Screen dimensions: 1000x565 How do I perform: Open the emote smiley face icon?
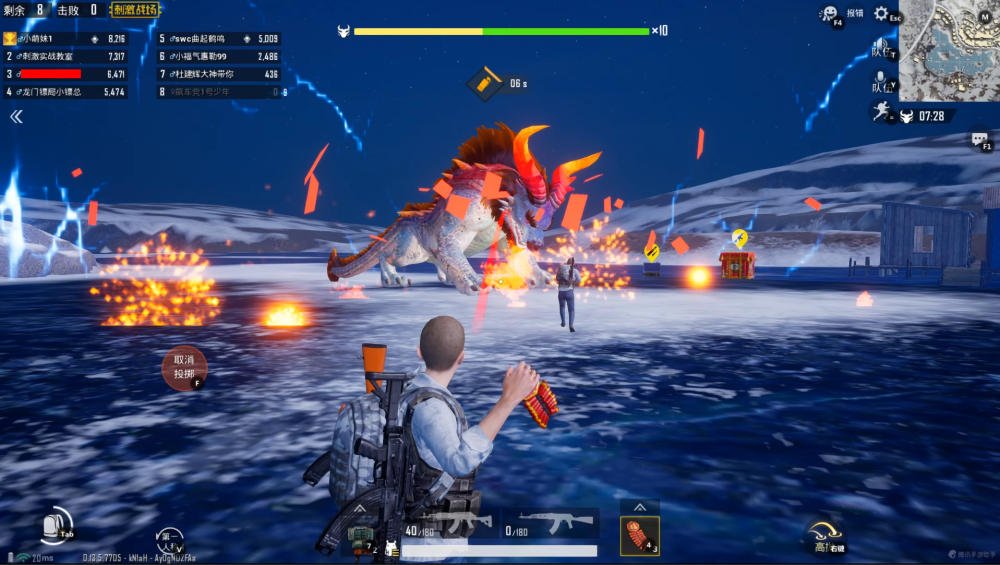tap(829, 14)
